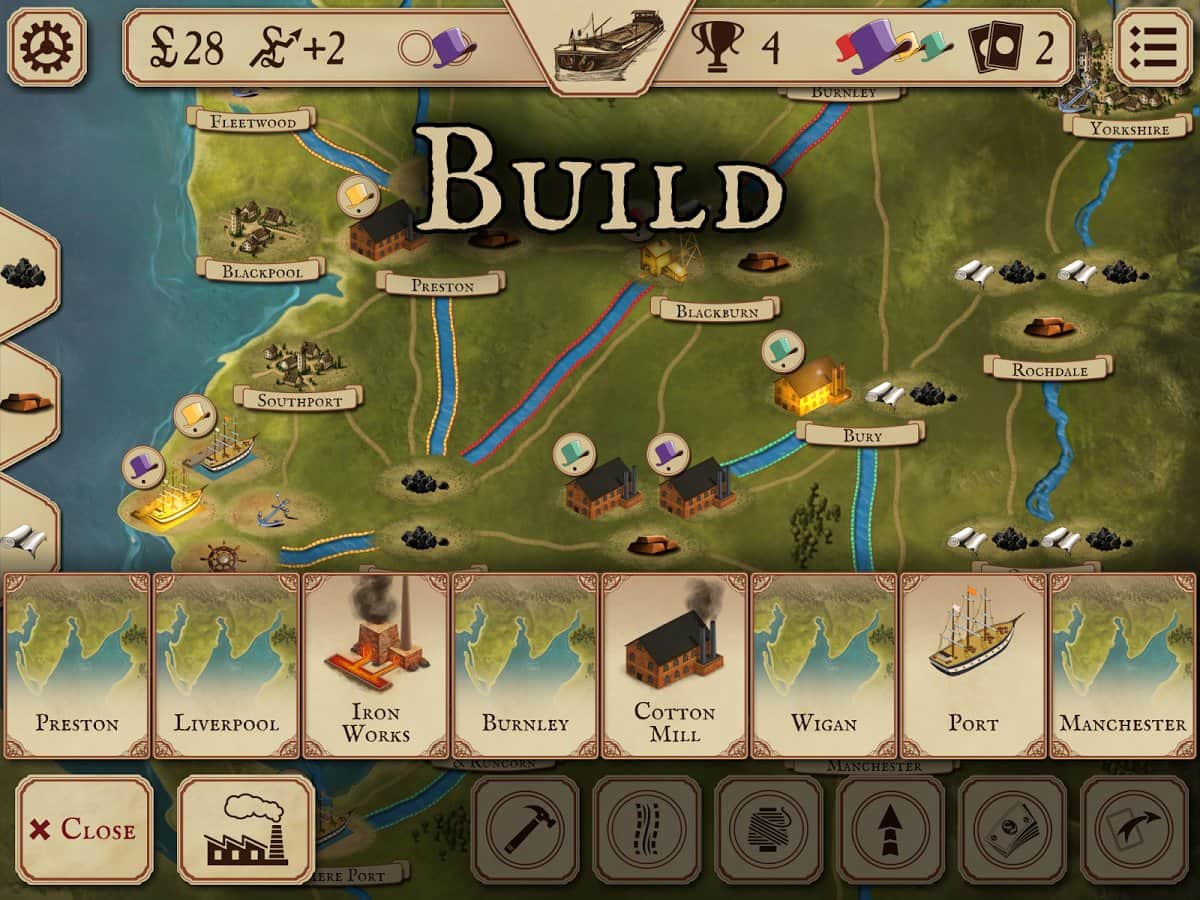Choose the Cotton Mill card
The height and width of the screenshot is (900, 1200).
pyautogui.click(x=675, y=665)
